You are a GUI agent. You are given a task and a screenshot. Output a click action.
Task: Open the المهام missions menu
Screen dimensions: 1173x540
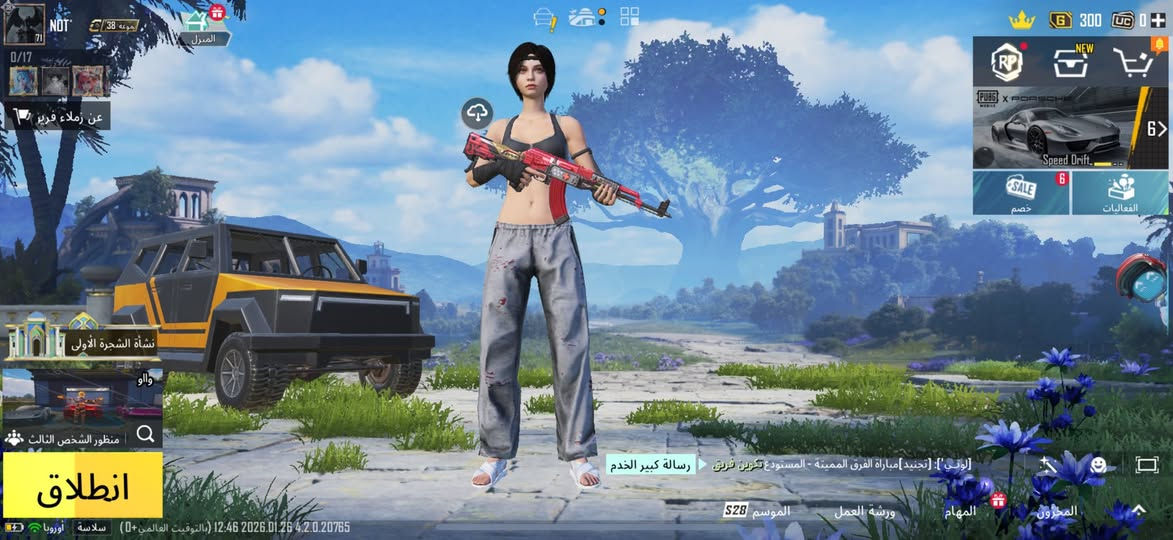(x=960, y=511)
